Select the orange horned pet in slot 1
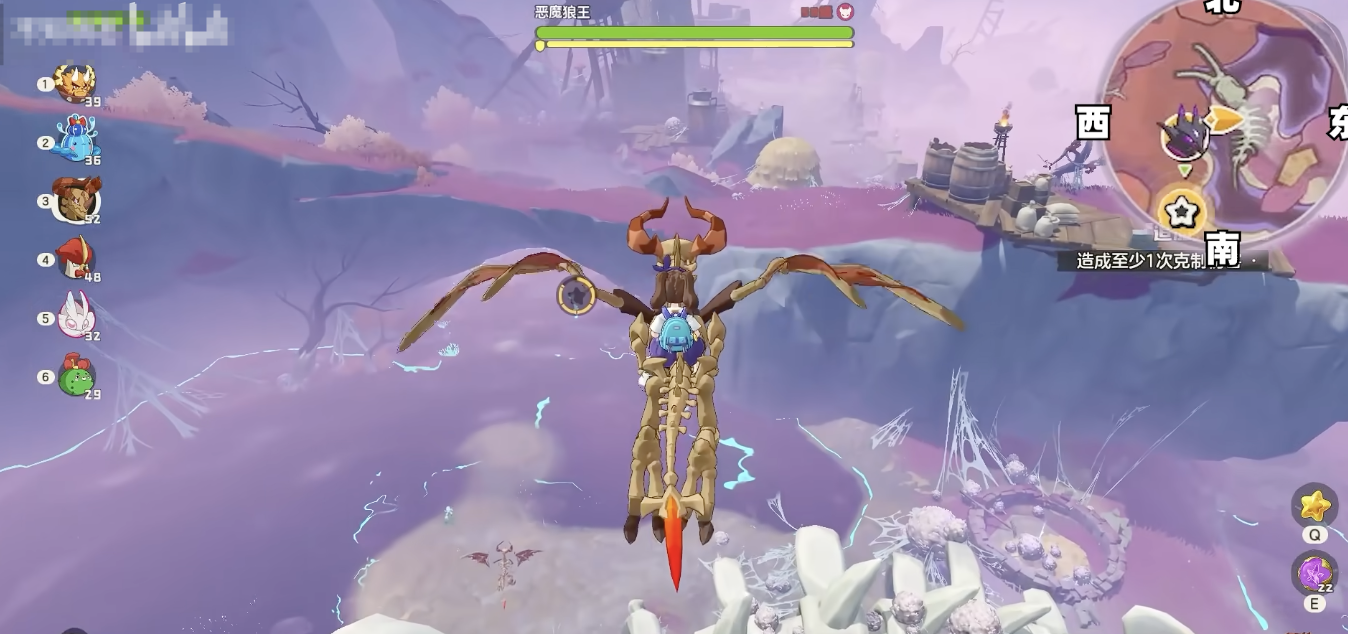The image size is (1348, 634). coord(75,83)
